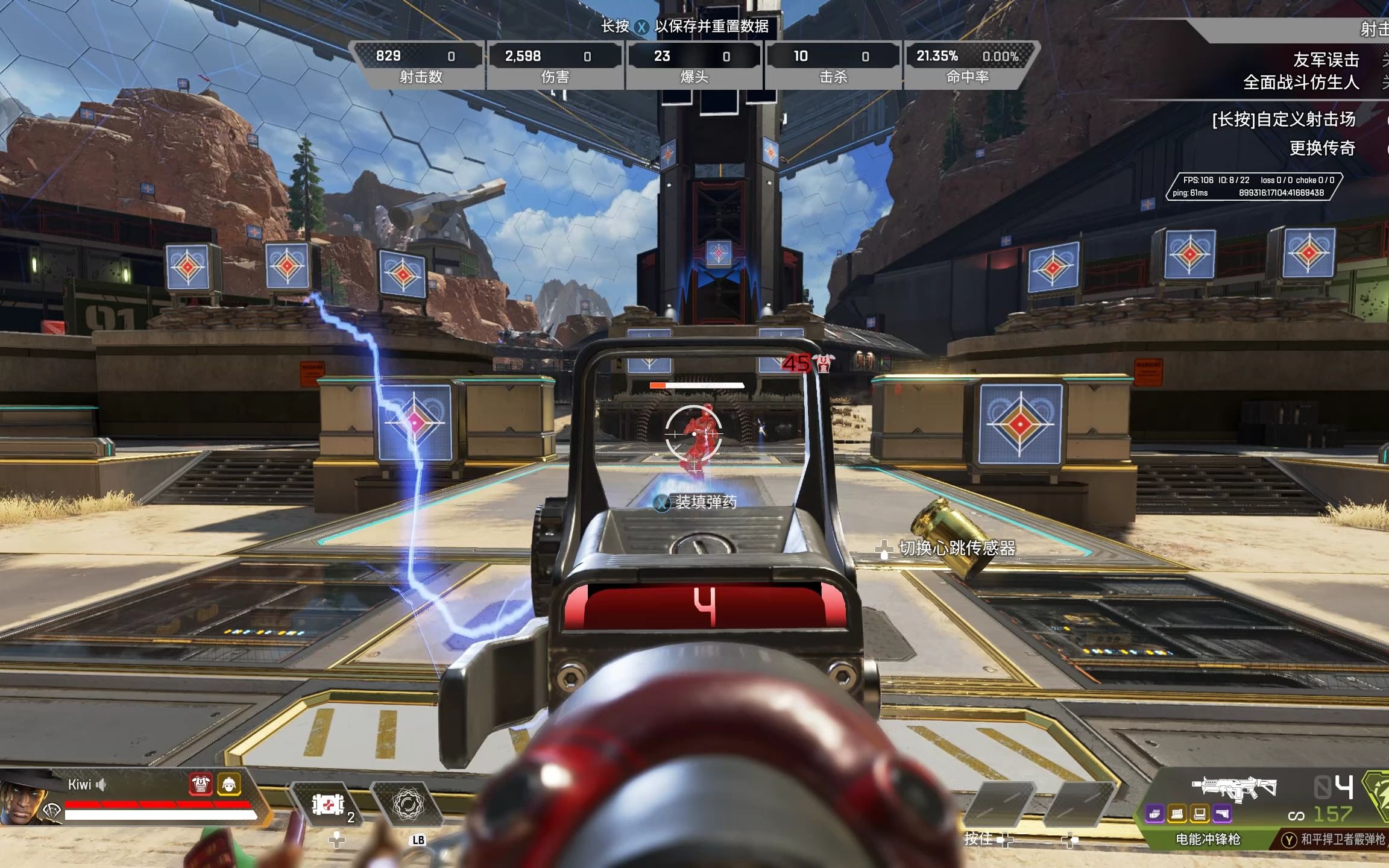Open the 自定义射击场 custom range menu
1389x868 pixels.
tap(1283, 119)
